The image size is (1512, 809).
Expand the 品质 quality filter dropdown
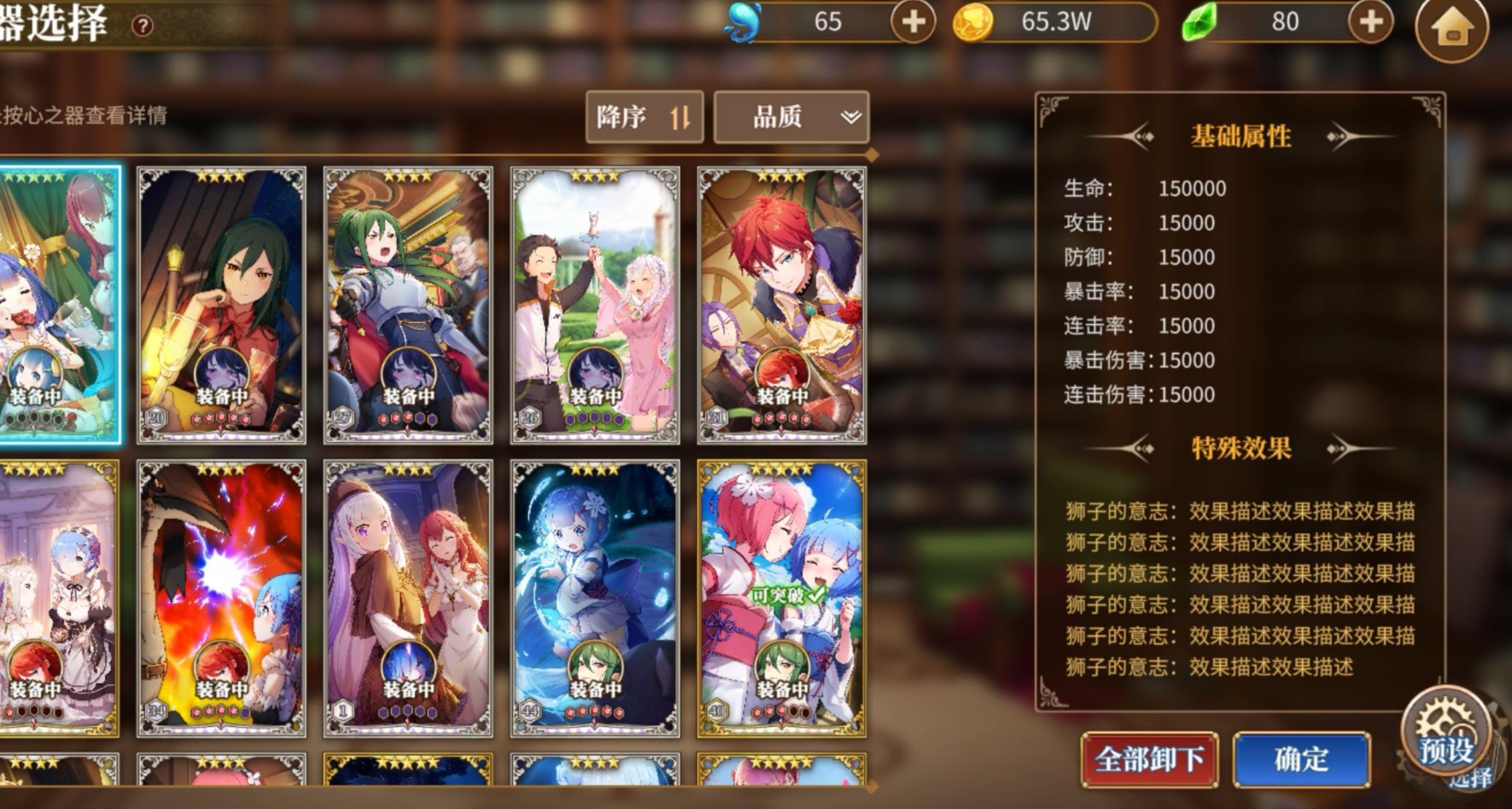791,118
